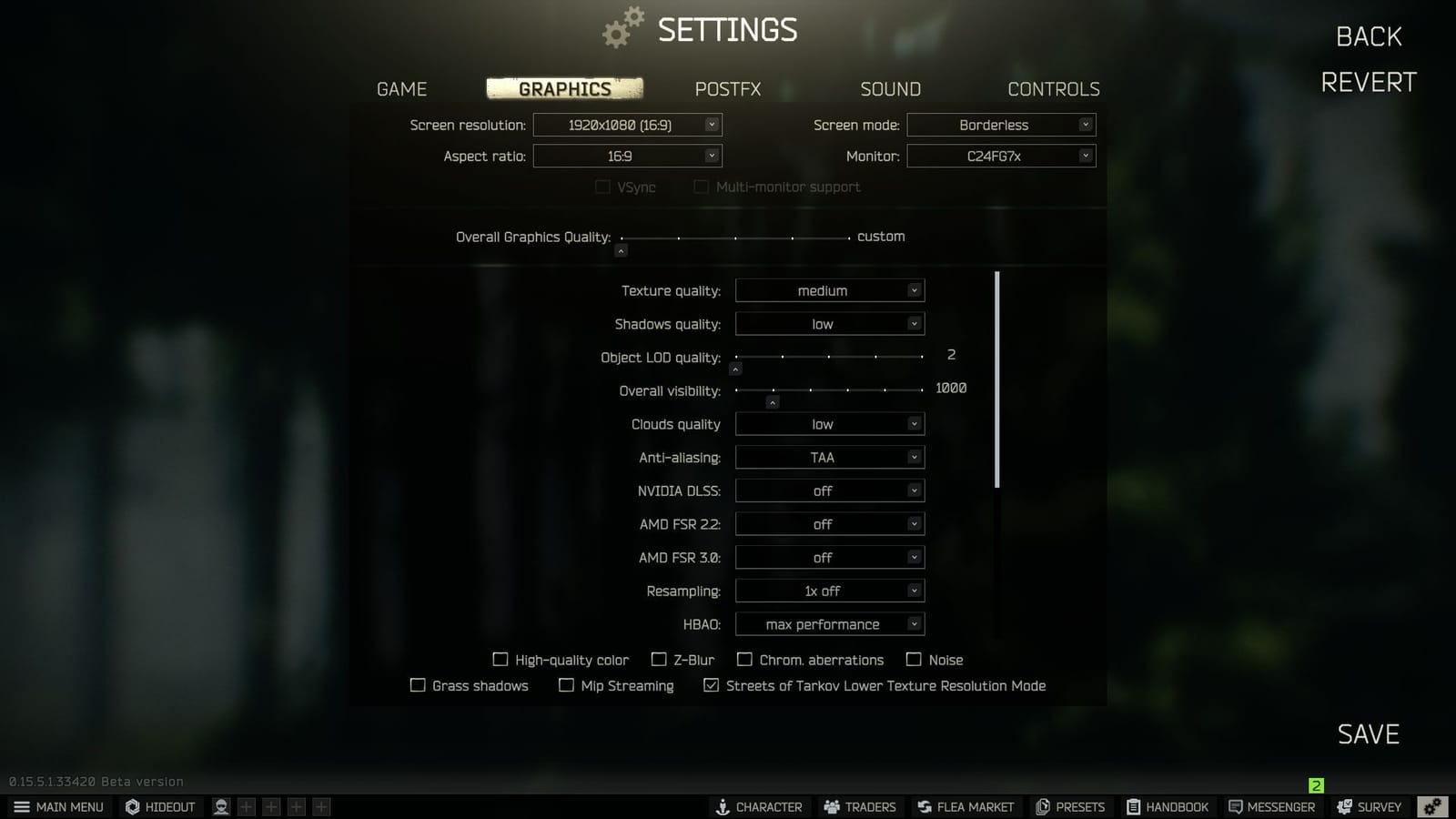Open the Hideout from the taskbar

[160, 806]
